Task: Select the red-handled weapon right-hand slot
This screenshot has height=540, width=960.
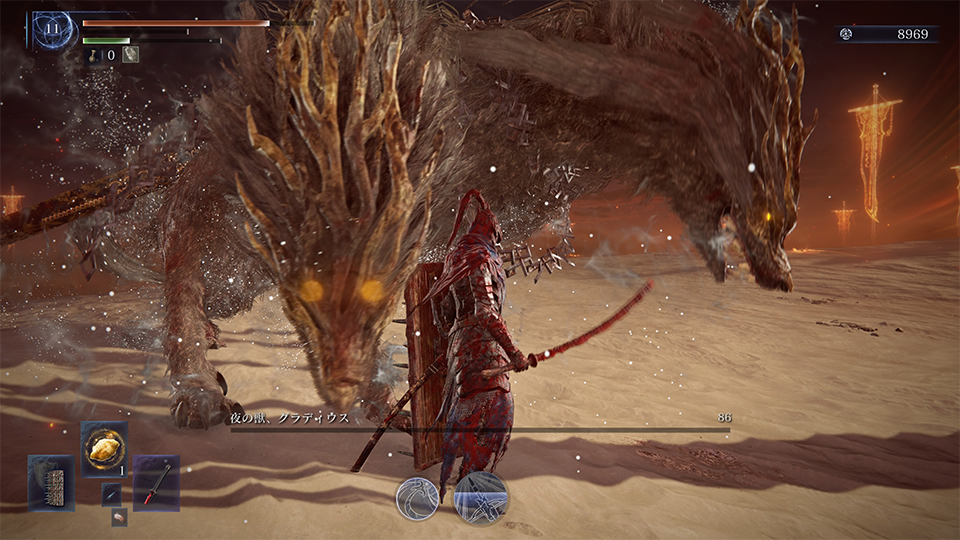Action: click(x=156, y=482)
